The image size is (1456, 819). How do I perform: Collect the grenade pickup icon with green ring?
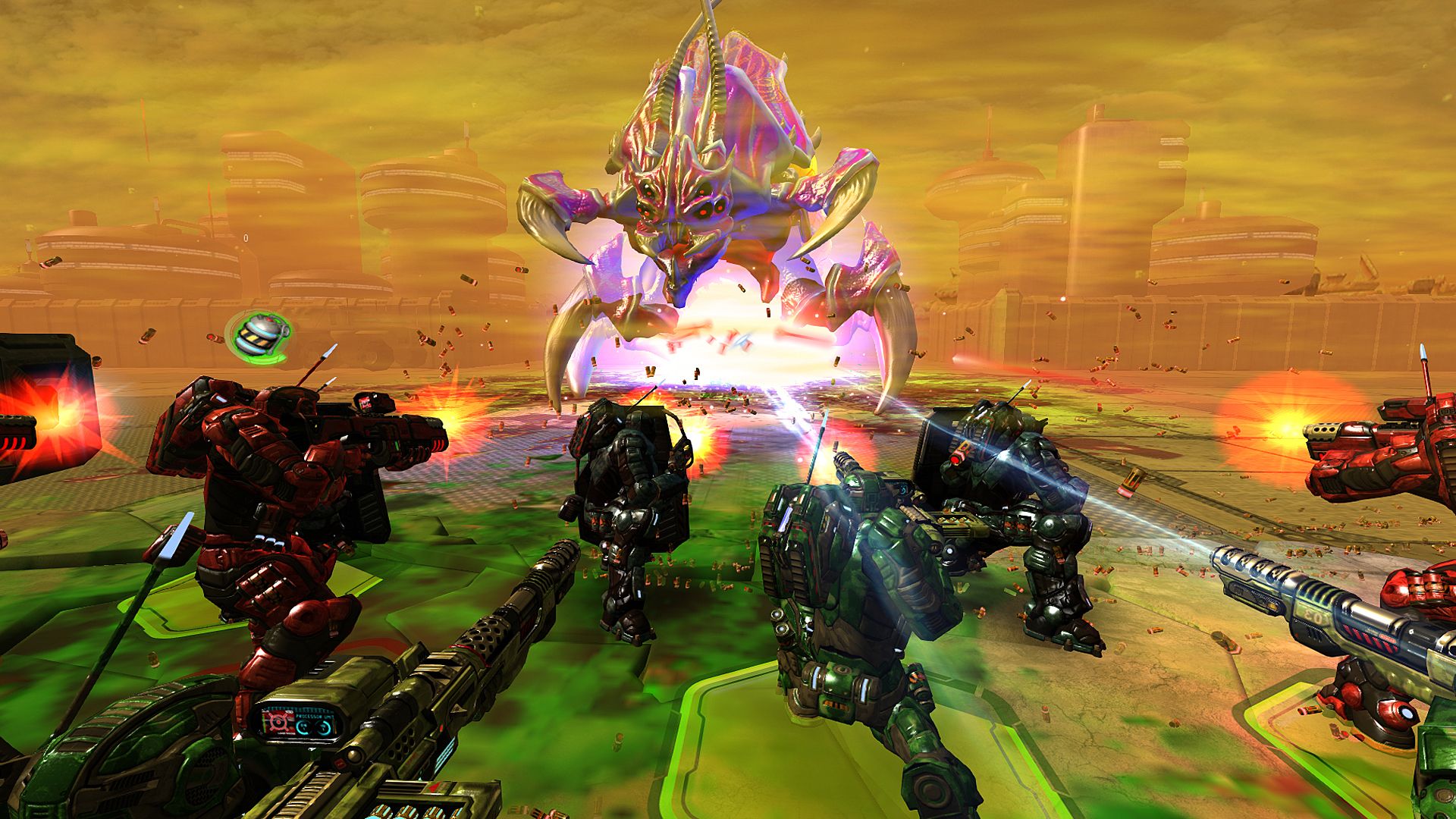259,335
